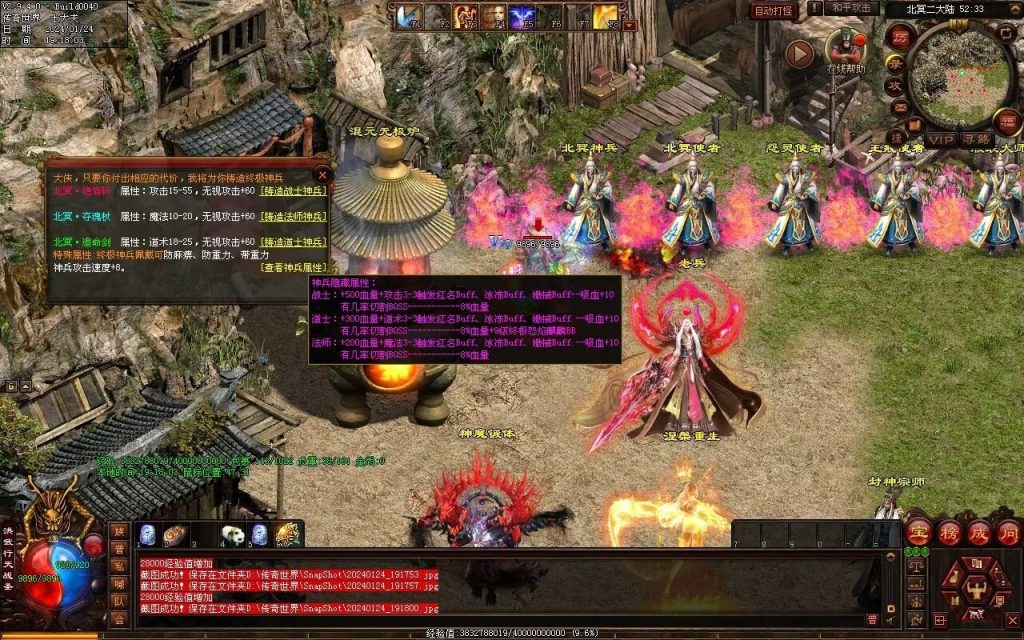1024x640 pixels.
Task: Open the 榜 ranking round button
Action: pyautogui.click(x=948, y=531)
